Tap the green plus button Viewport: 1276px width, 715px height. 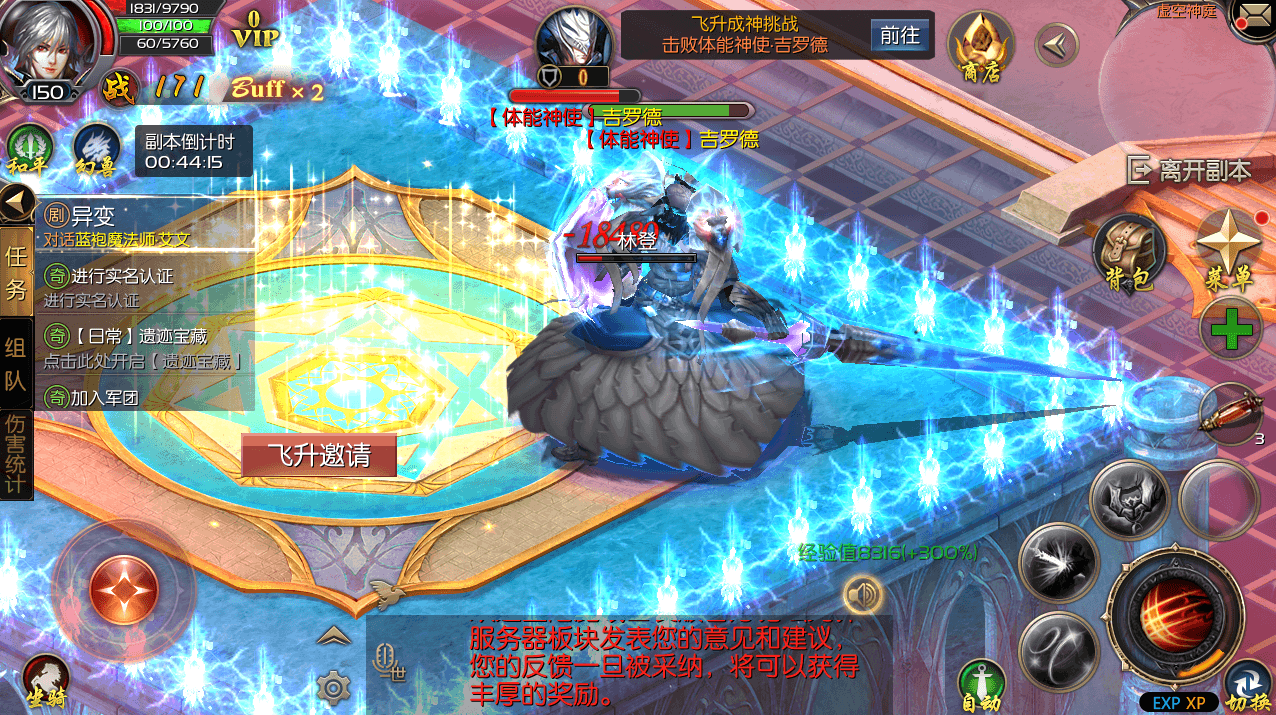(x=1231, y=328)
